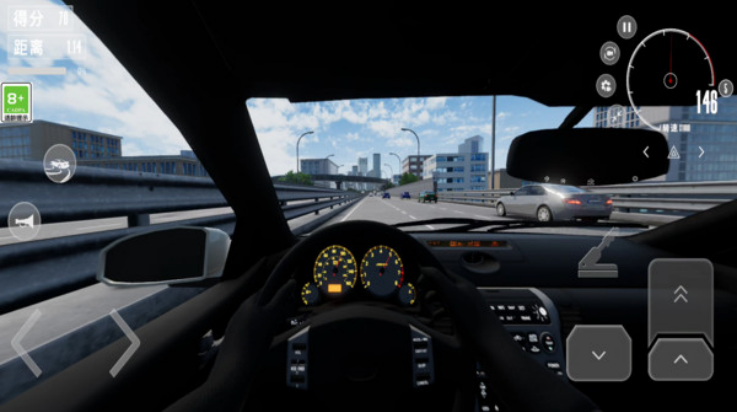Image resolution: width=737 pixels, height=412 pixels.
Task: Steer left with the left arrow
Action: [x=27, y=343]
